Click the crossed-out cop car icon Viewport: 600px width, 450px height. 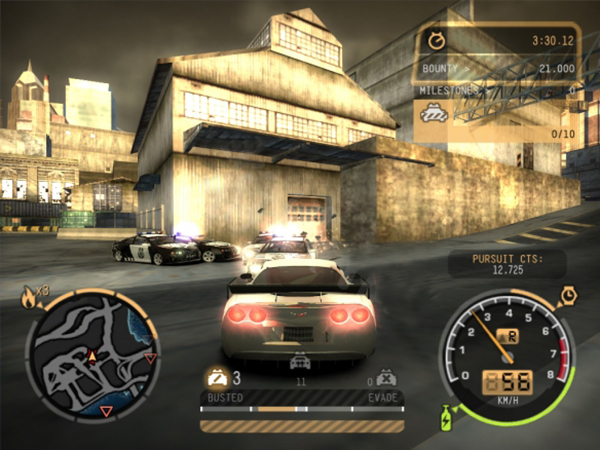tap(387, 378)
